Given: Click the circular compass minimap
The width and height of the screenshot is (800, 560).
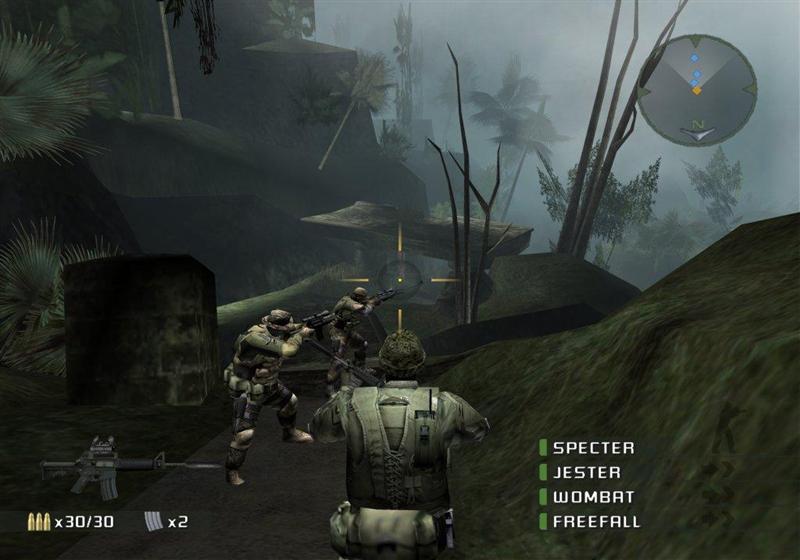Looking at the screenshot, I should click(x=697, y=90).
